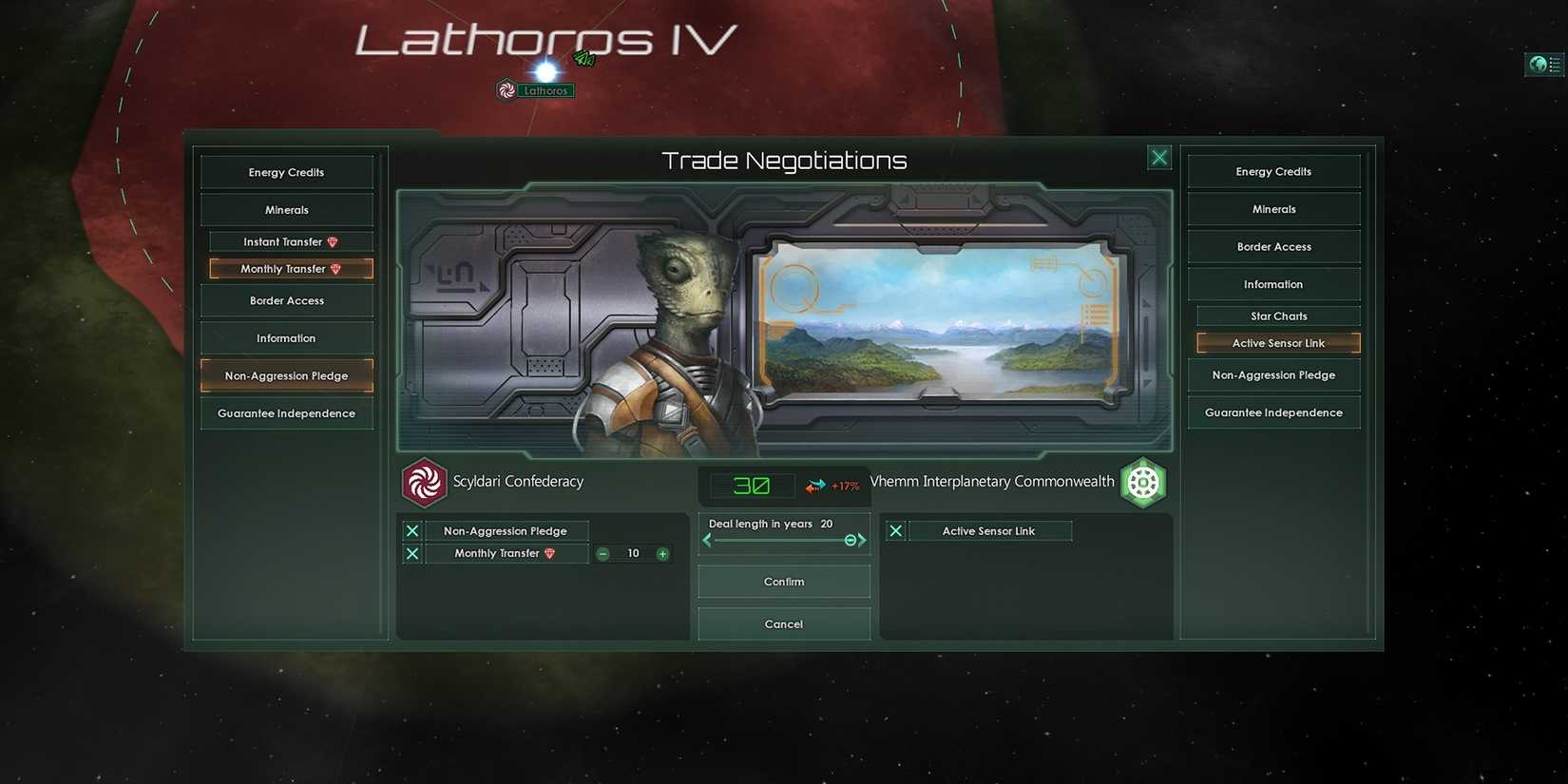This screenshot has height=784, width=1568.
Task: Cancel the trade negotiations
Action: click(783, 623)
